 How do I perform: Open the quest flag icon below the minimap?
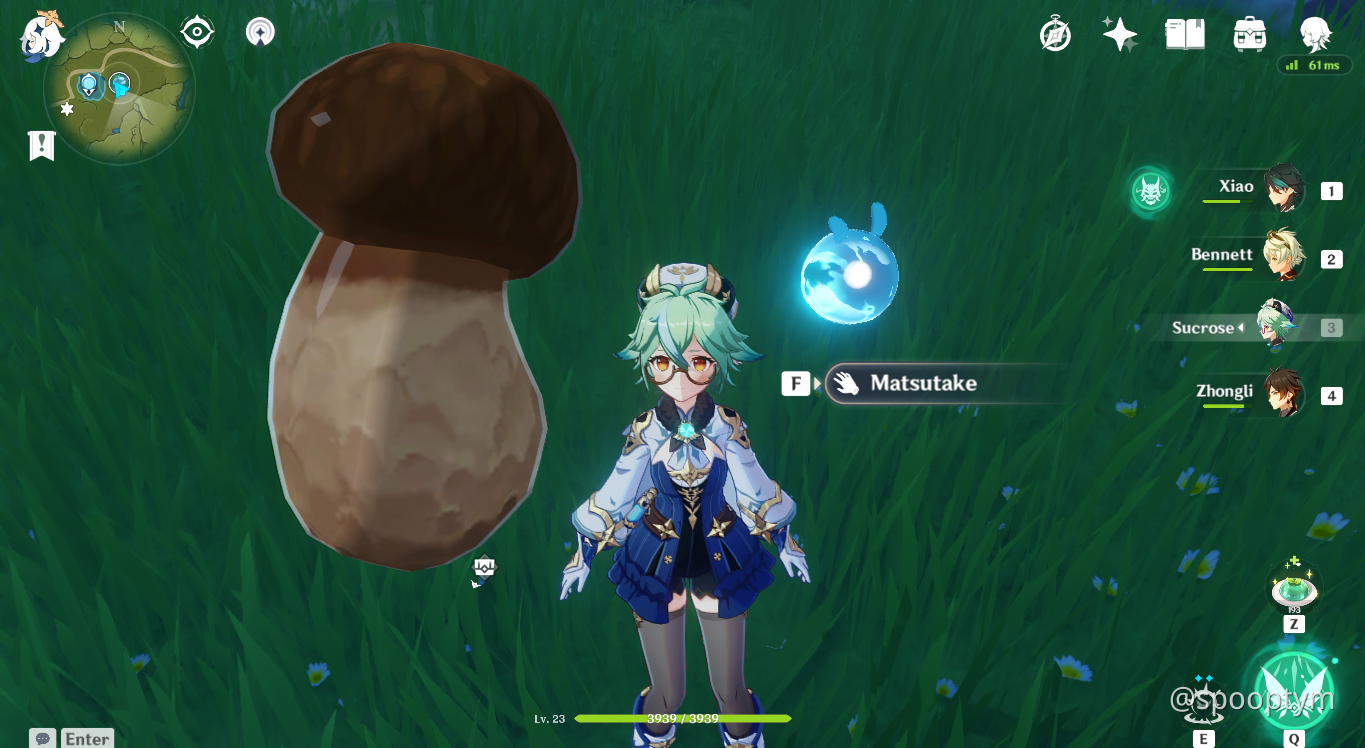40,145
